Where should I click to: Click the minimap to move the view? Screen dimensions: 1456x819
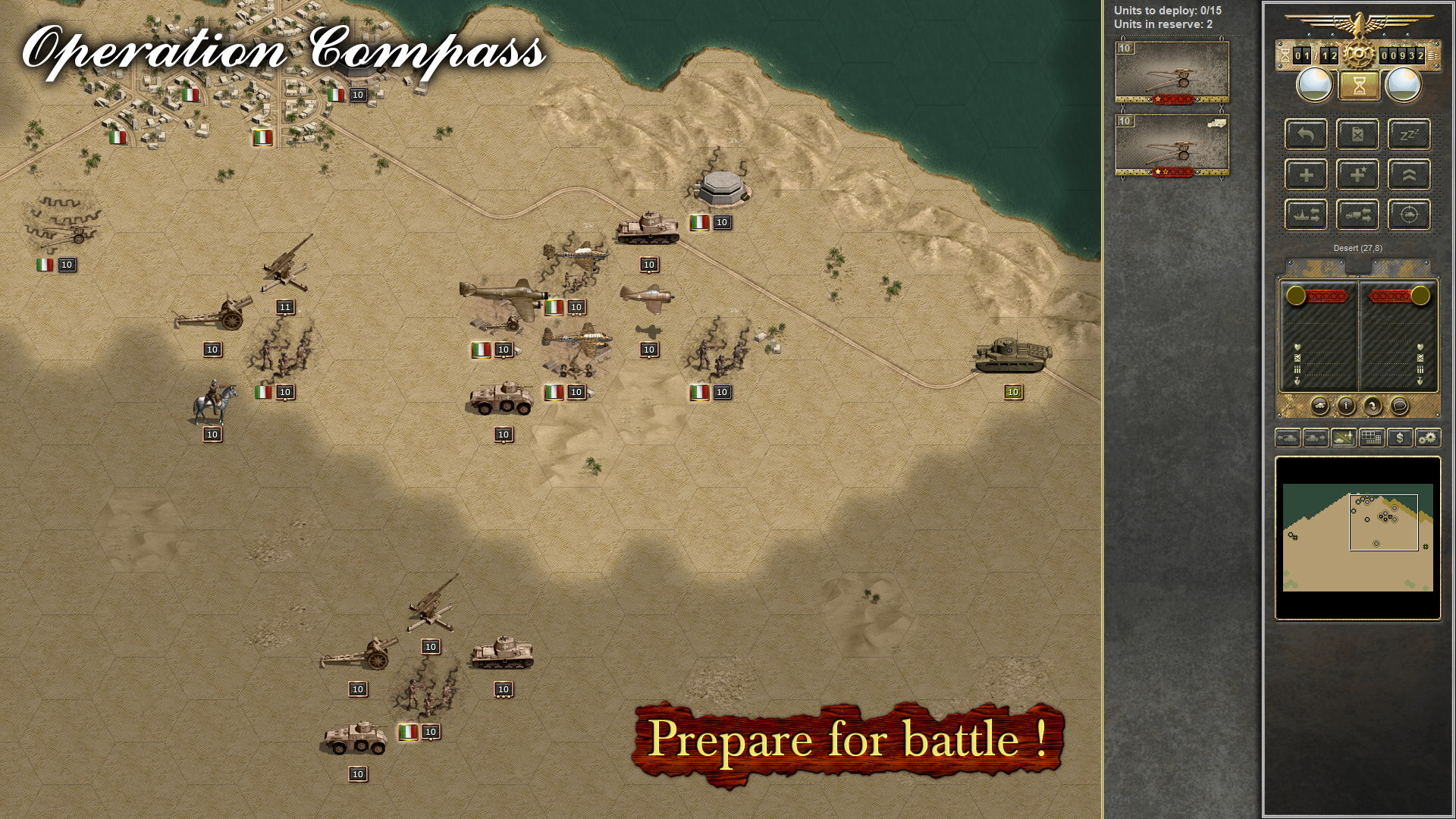(x=1357, y=537)
